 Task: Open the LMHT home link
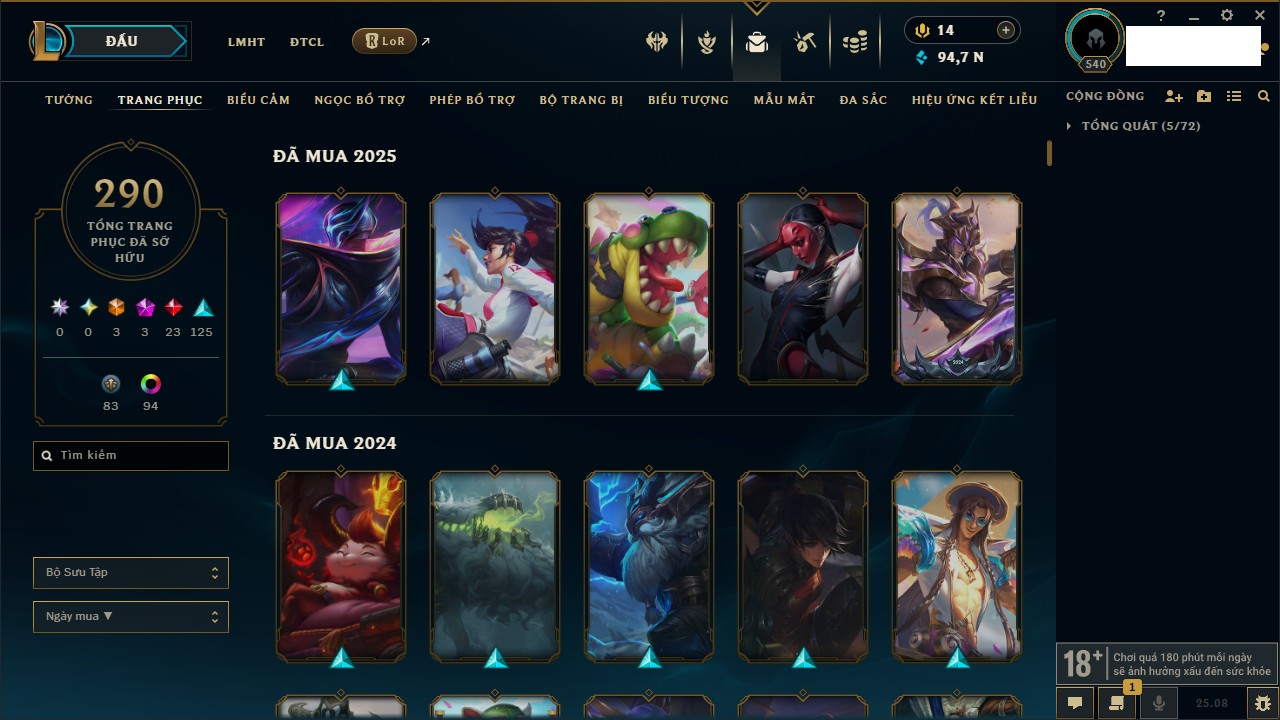click(x=246, y=42)
